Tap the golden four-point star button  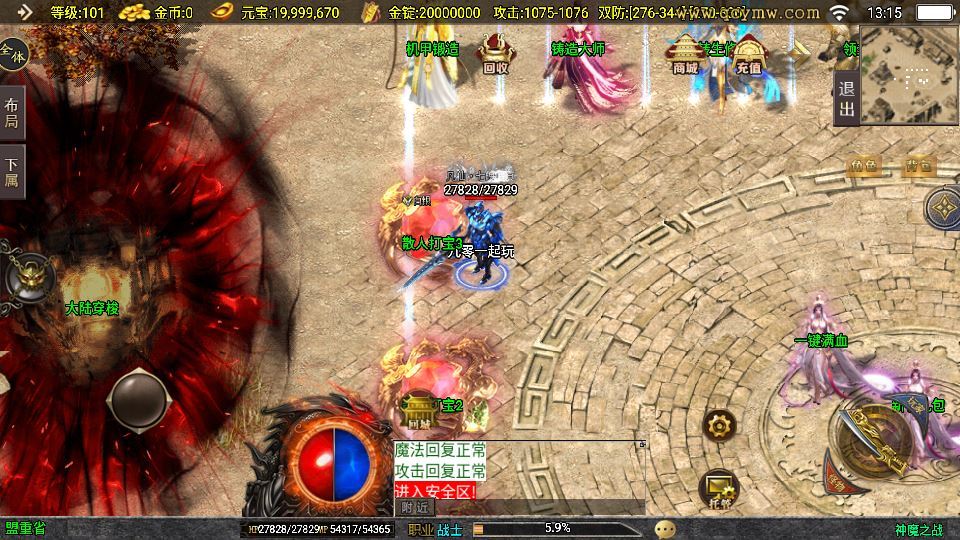tap(942, 208)
